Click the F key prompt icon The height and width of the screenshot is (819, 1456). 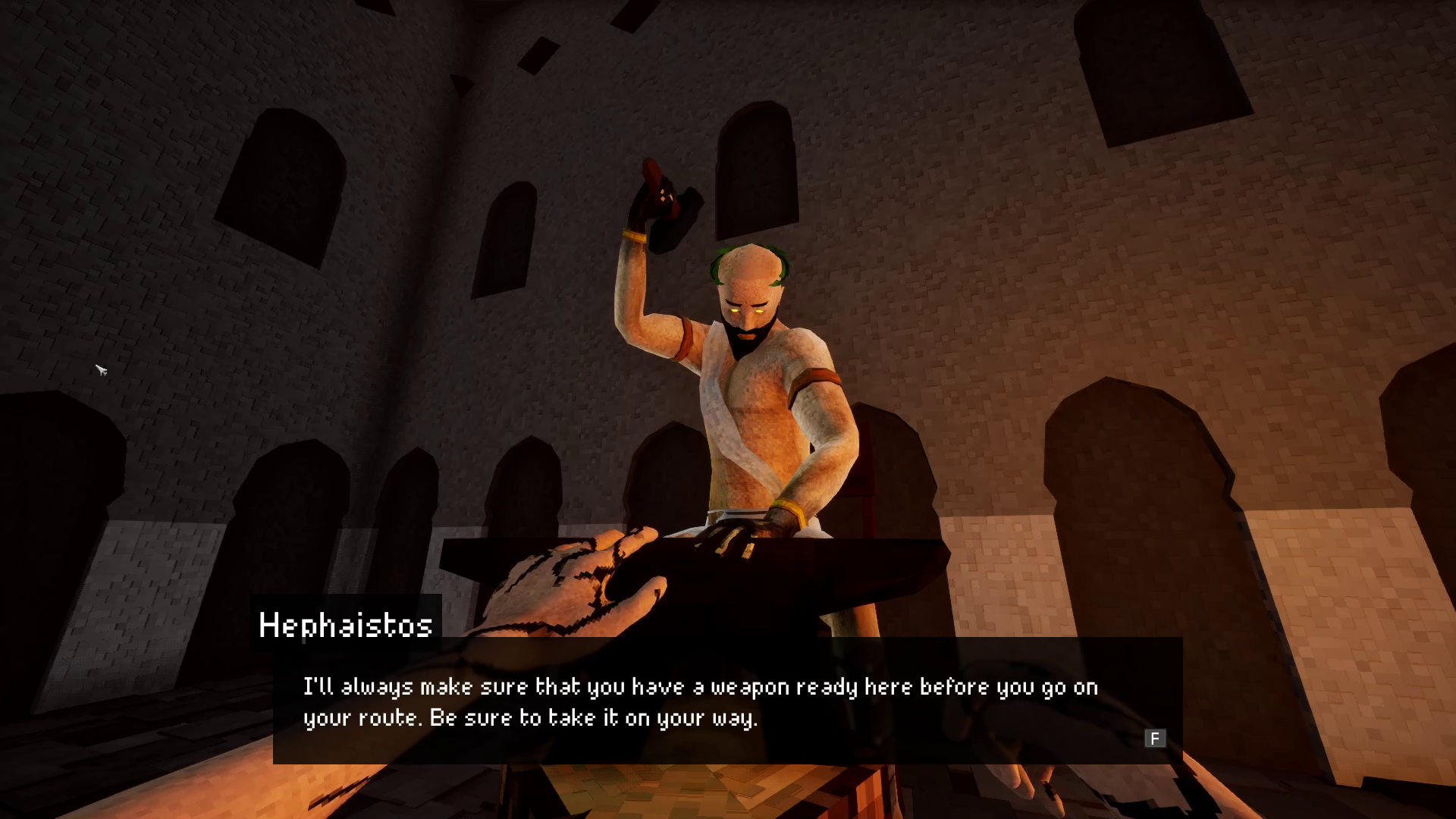click(1155, 739)
